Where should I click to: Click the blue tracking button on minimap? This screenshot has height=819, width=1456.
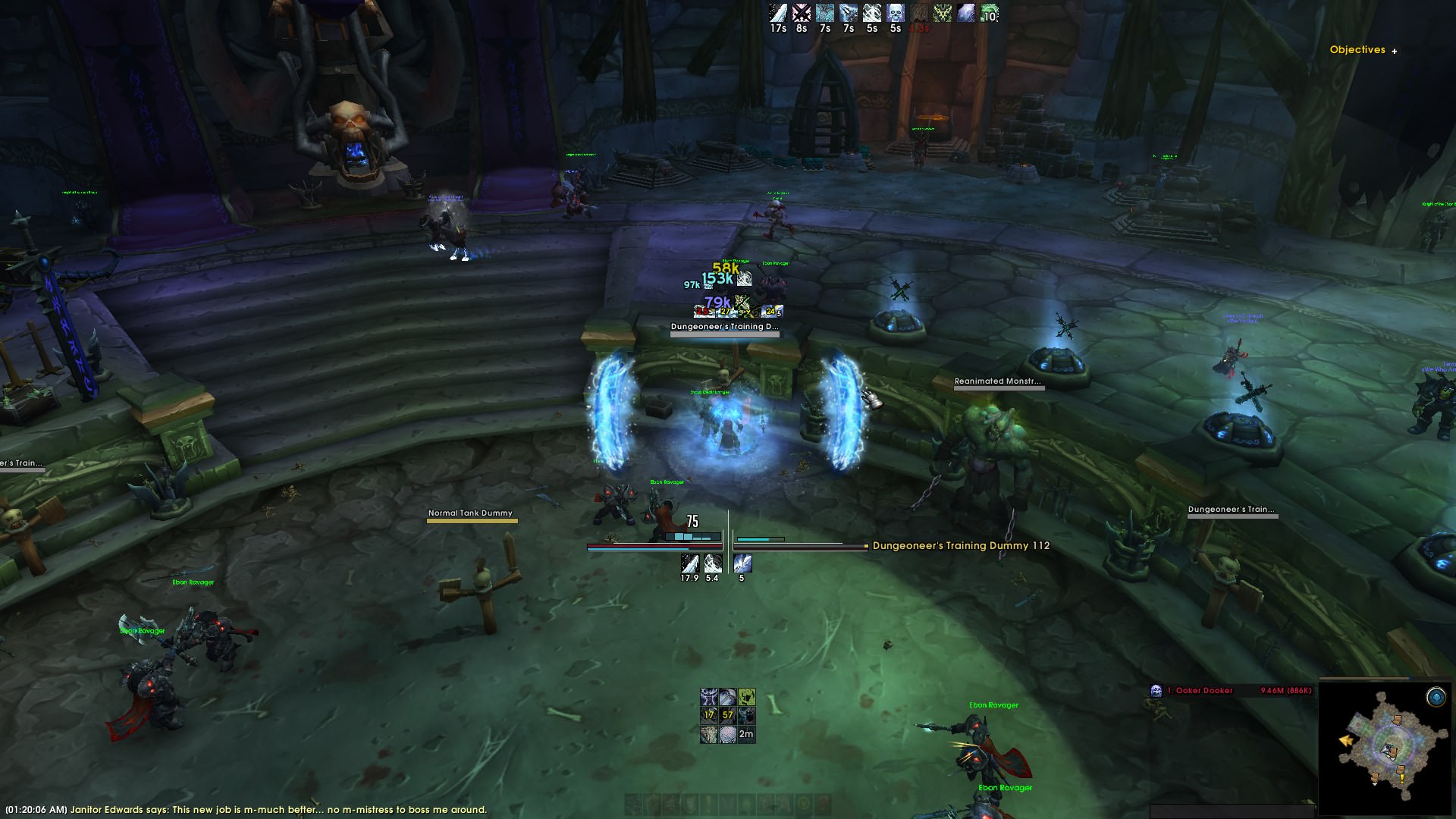[x=1435, y=697]
